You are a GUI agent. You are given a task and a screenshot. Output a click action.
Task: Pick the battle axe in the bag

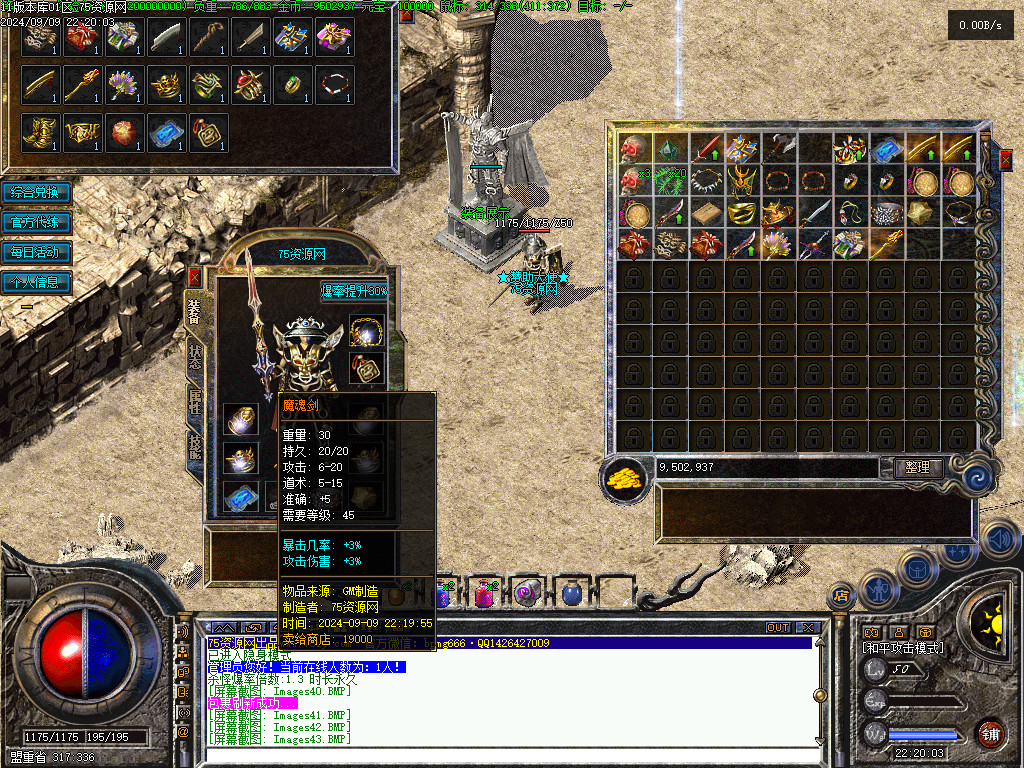coord(777,149)
